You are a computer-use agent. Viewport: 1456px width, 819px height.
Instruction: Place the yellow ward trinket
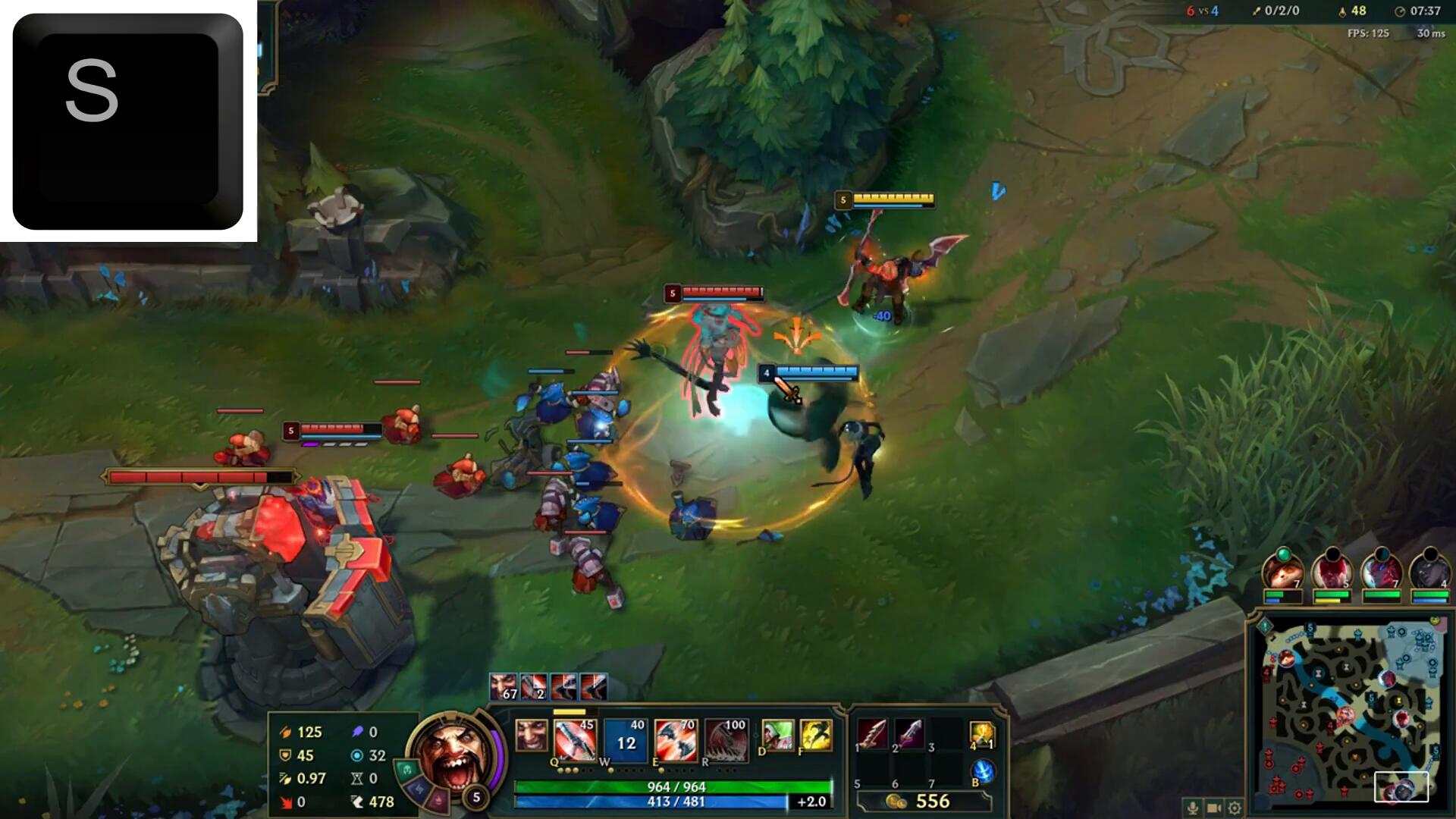tap(981, 733)
